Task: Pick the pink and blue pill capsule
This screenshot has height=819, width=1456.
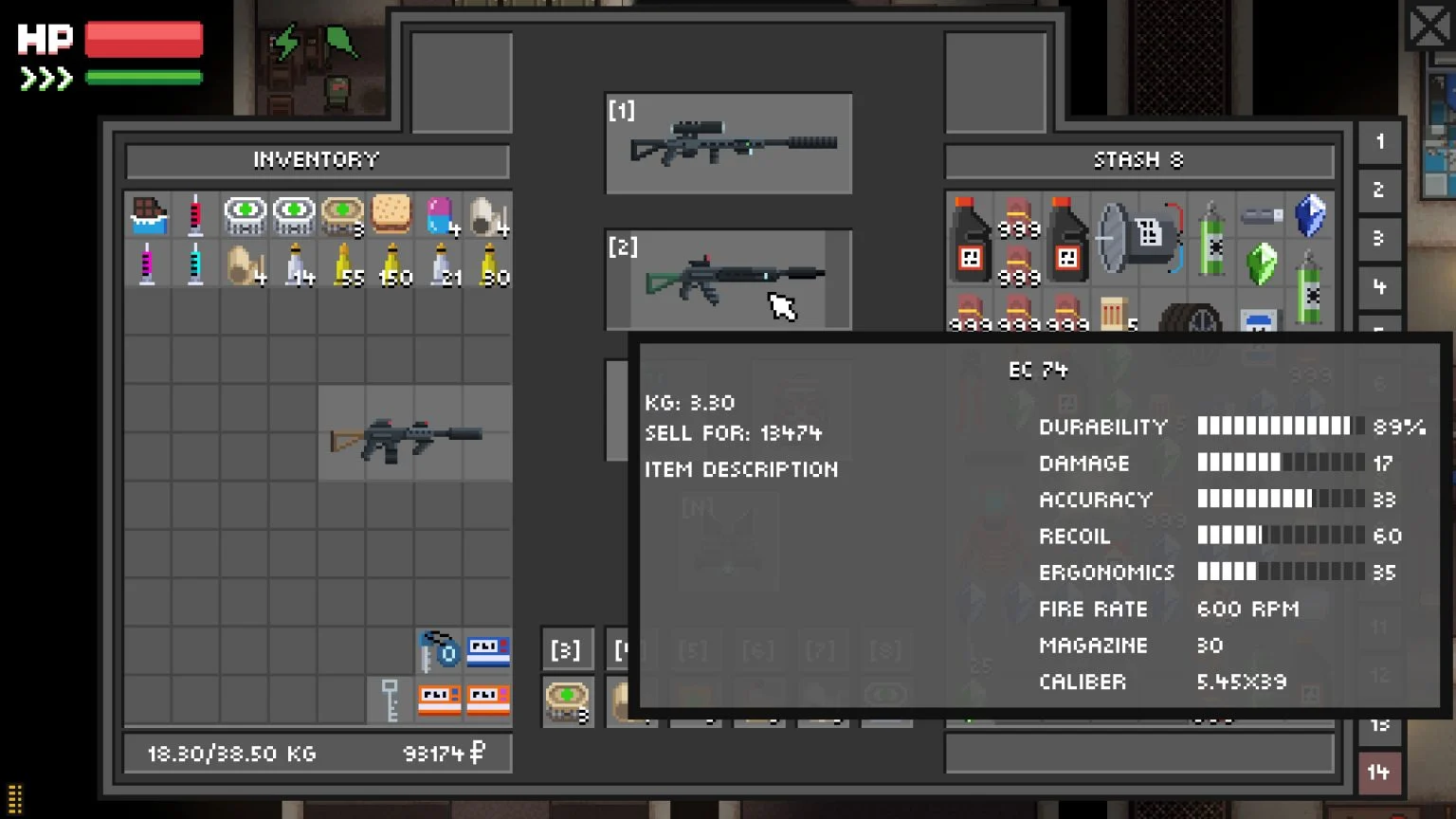Action: coord(439,216)
